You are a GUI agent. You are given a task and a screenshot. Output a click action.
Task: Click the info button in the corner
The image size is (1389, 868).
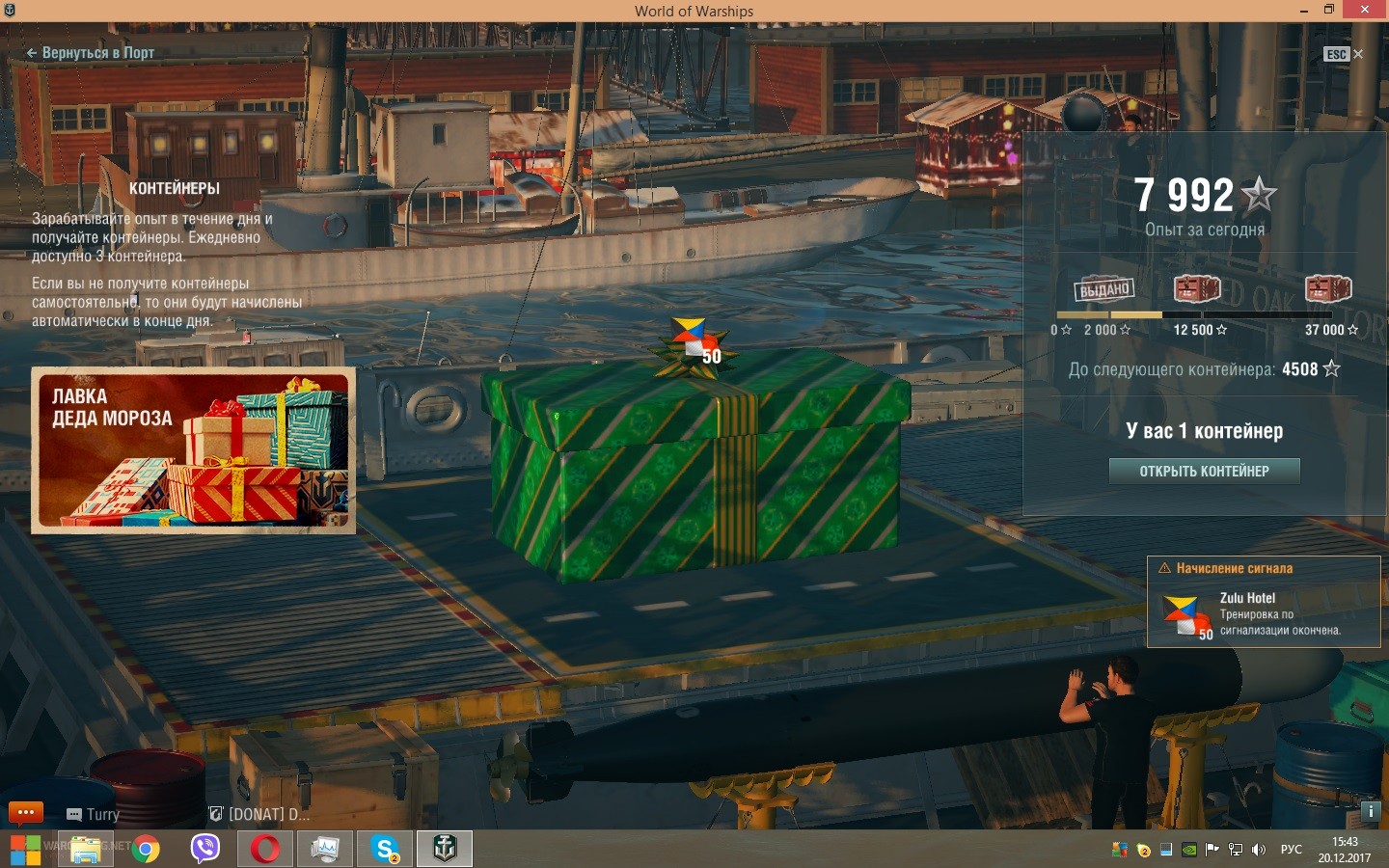point(1371,811)
